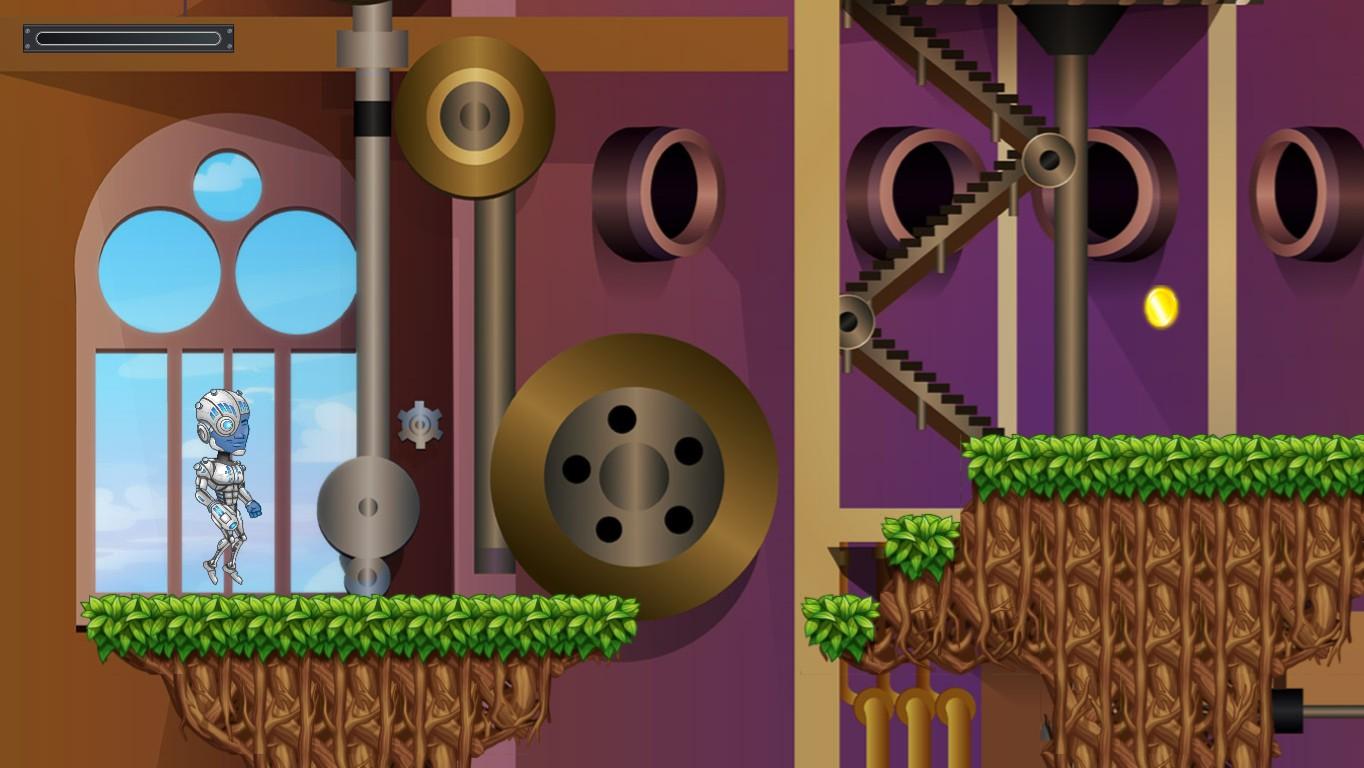Click the dark hub of the bronze wheel

click(634, 478)
